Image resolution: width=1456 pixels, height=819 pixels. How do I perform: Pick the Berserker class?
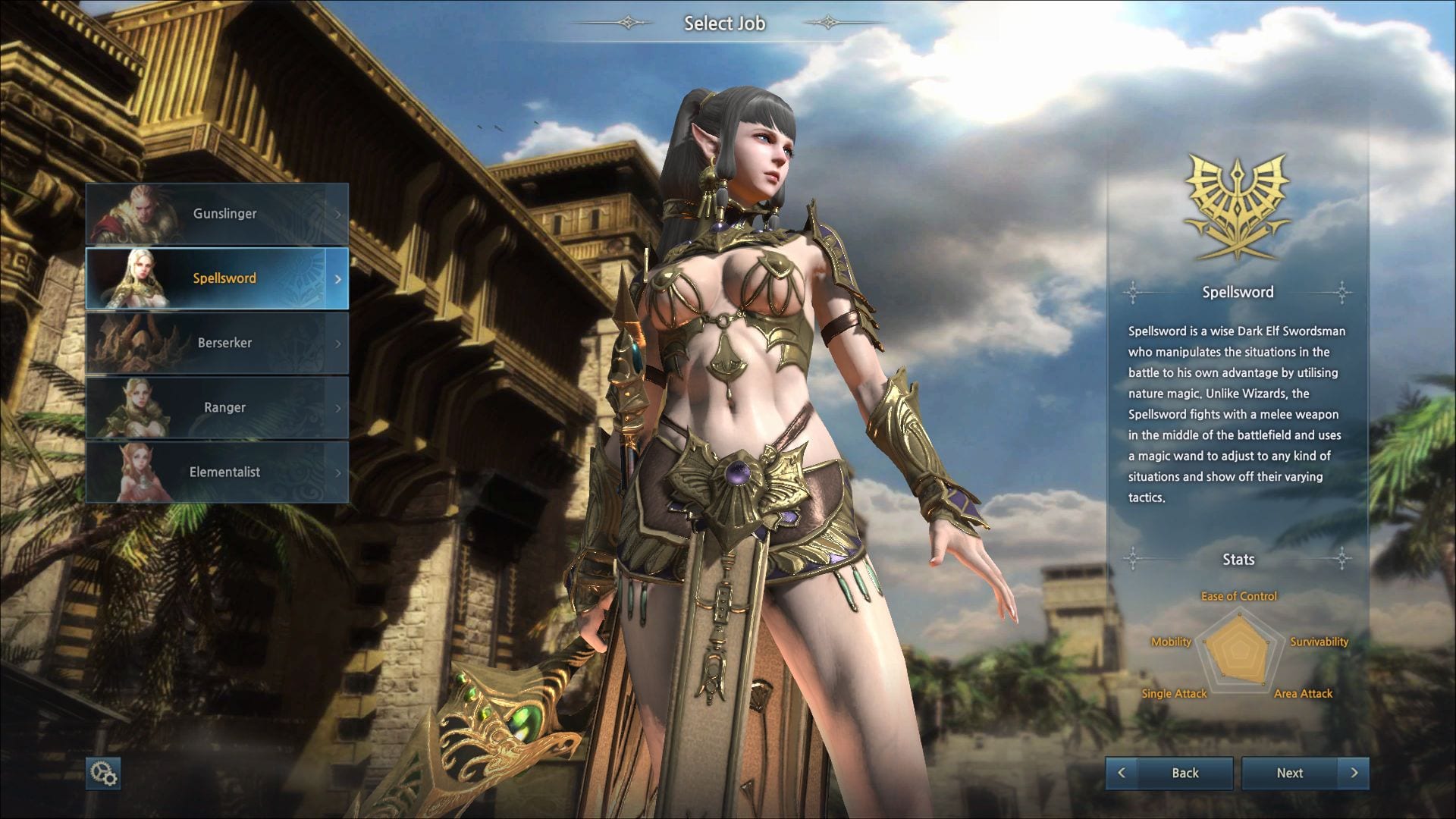coord(217,343)
